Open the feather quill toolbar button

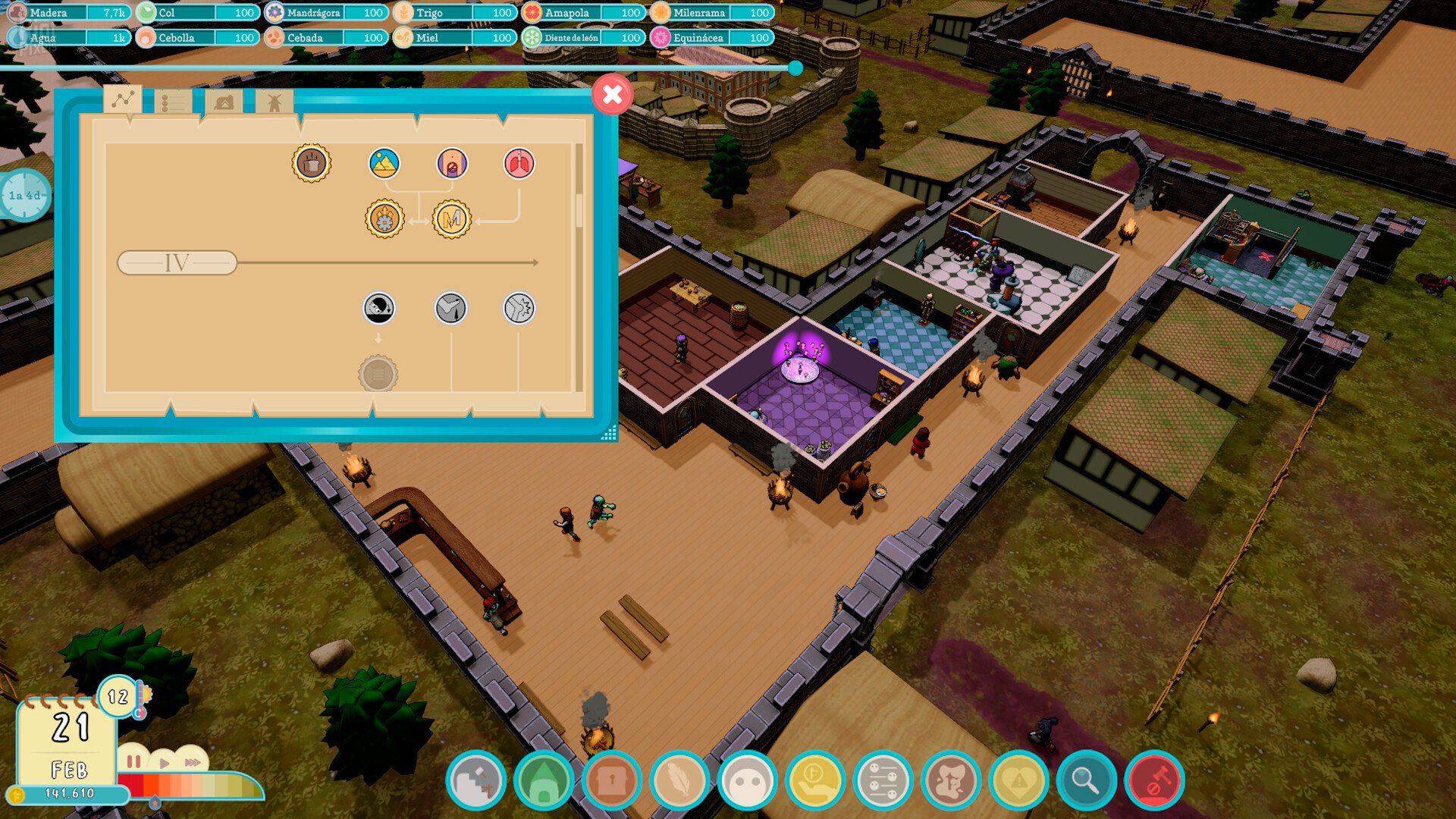point(679,780)
